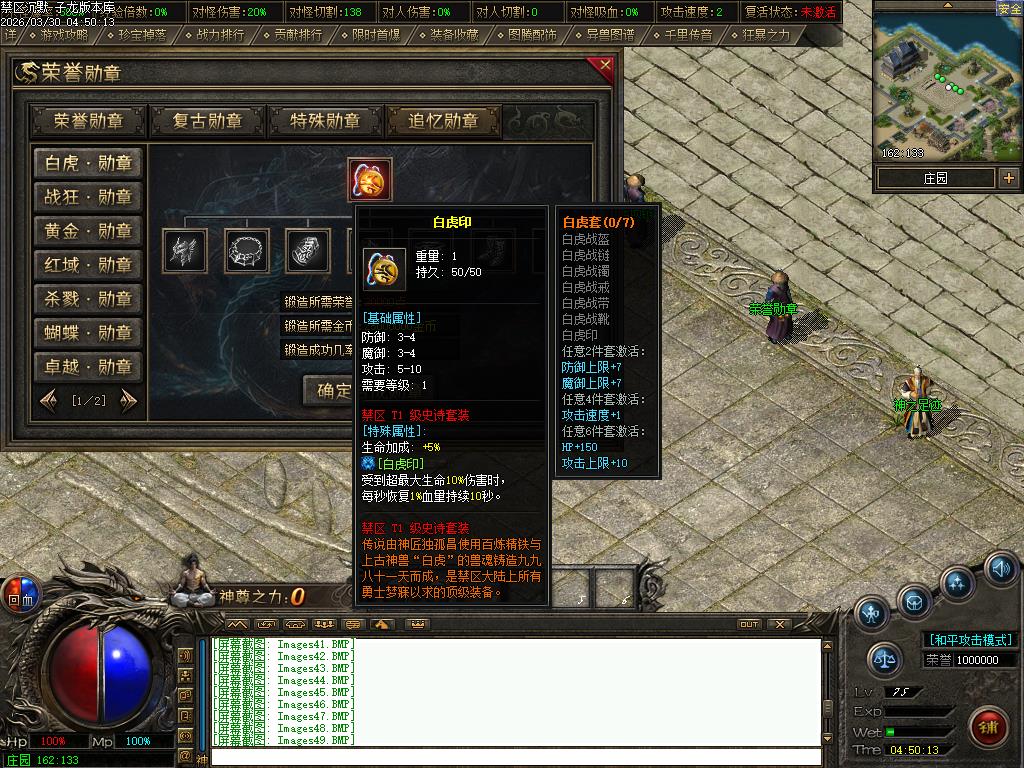Toggle the sound speaker icon
Viewport: 1024px width, 768px height.
(1001, 569)
